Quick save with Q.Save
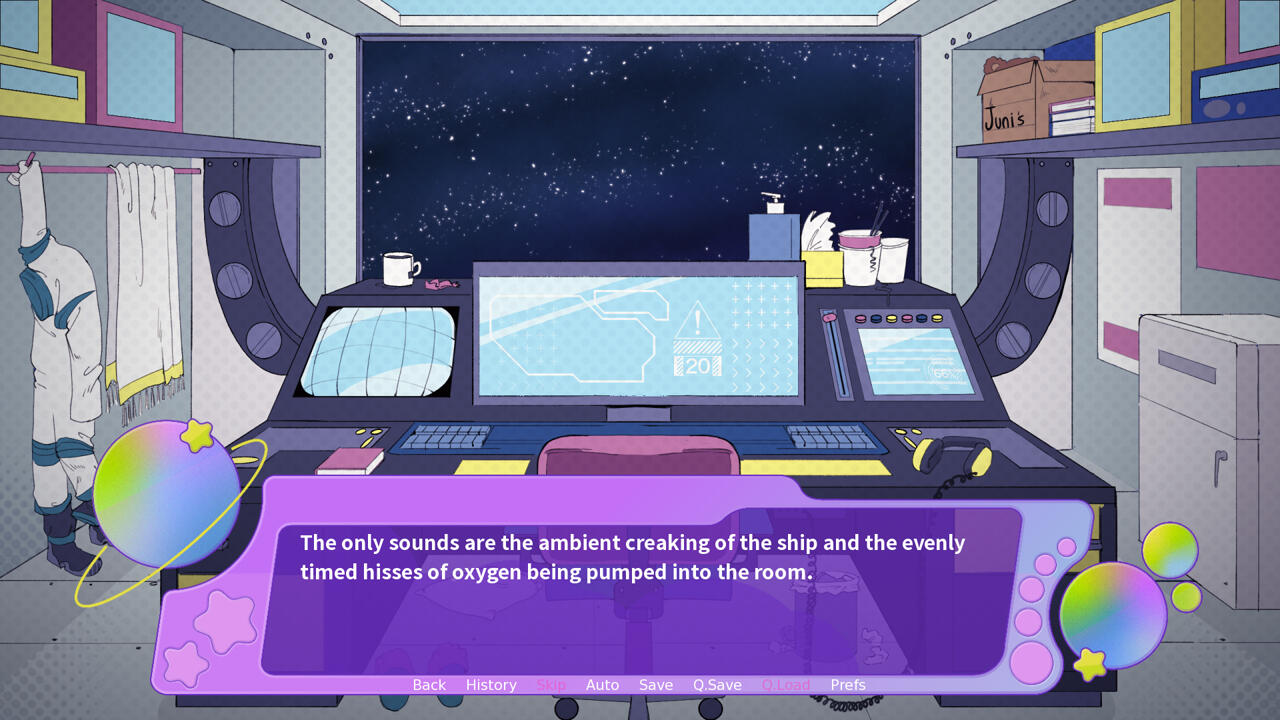The image size is (1280, 720). 717,685
